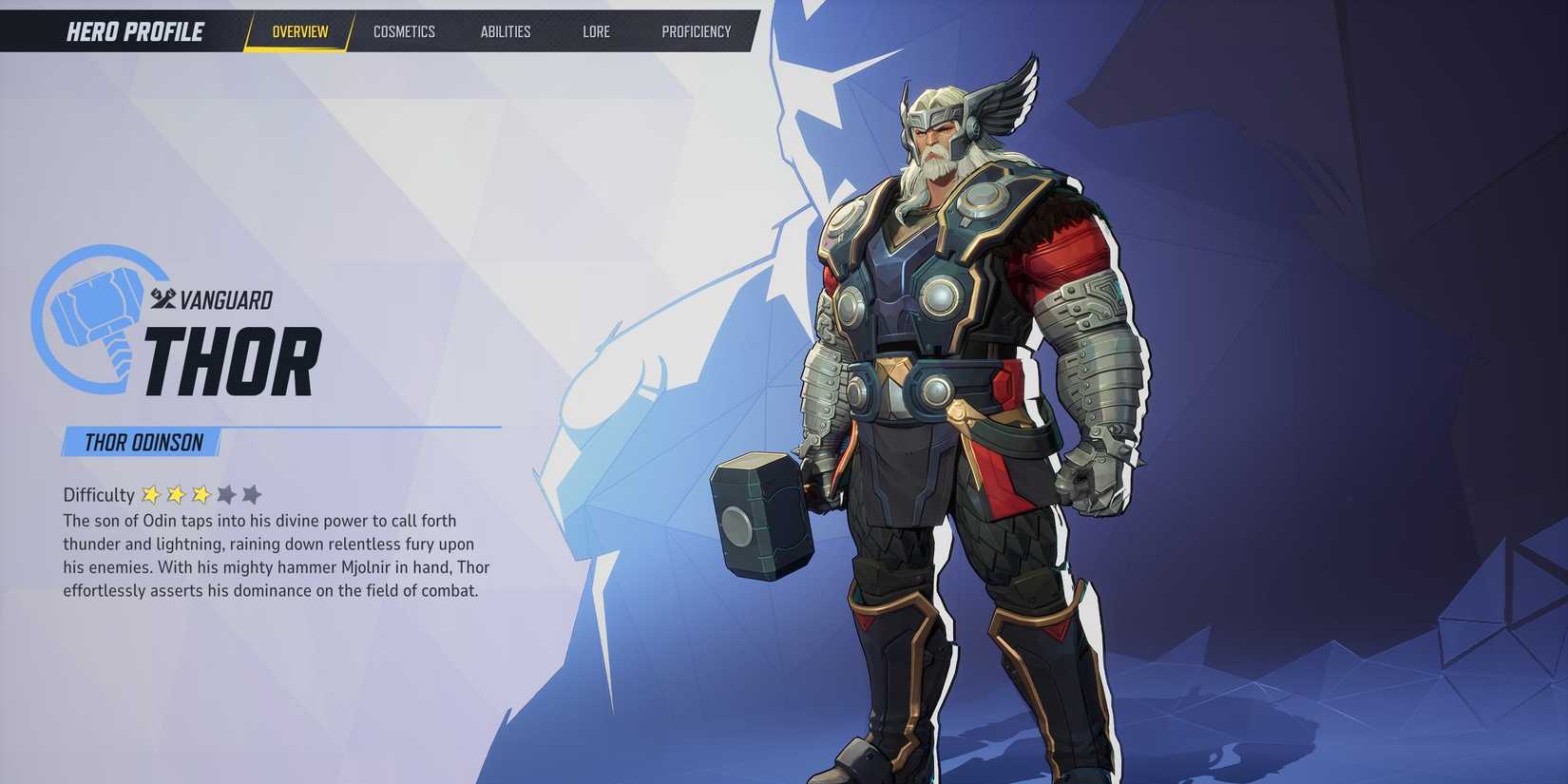Click the third yellow difficulty star
This screenshot has height=784, width=1568.
pyautogui.click(x=203, y=493)
